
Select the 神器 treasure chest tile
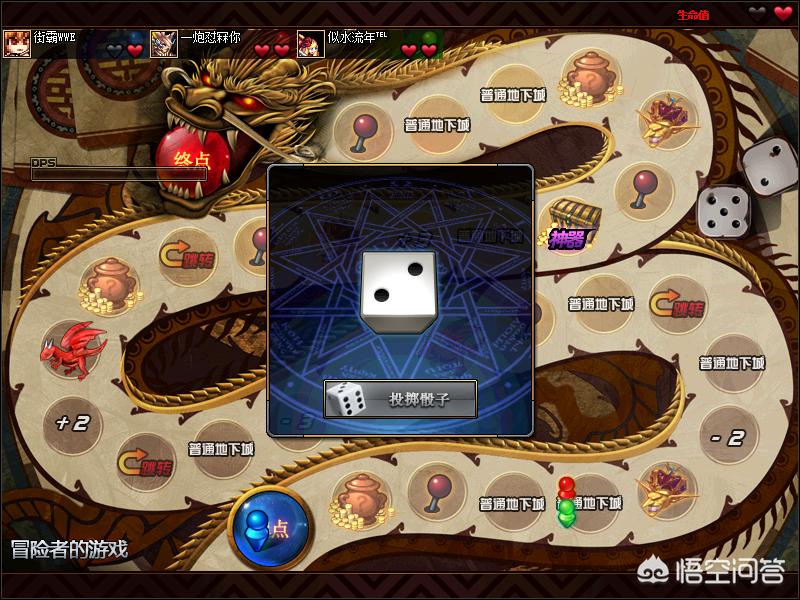tap(570, 224)
